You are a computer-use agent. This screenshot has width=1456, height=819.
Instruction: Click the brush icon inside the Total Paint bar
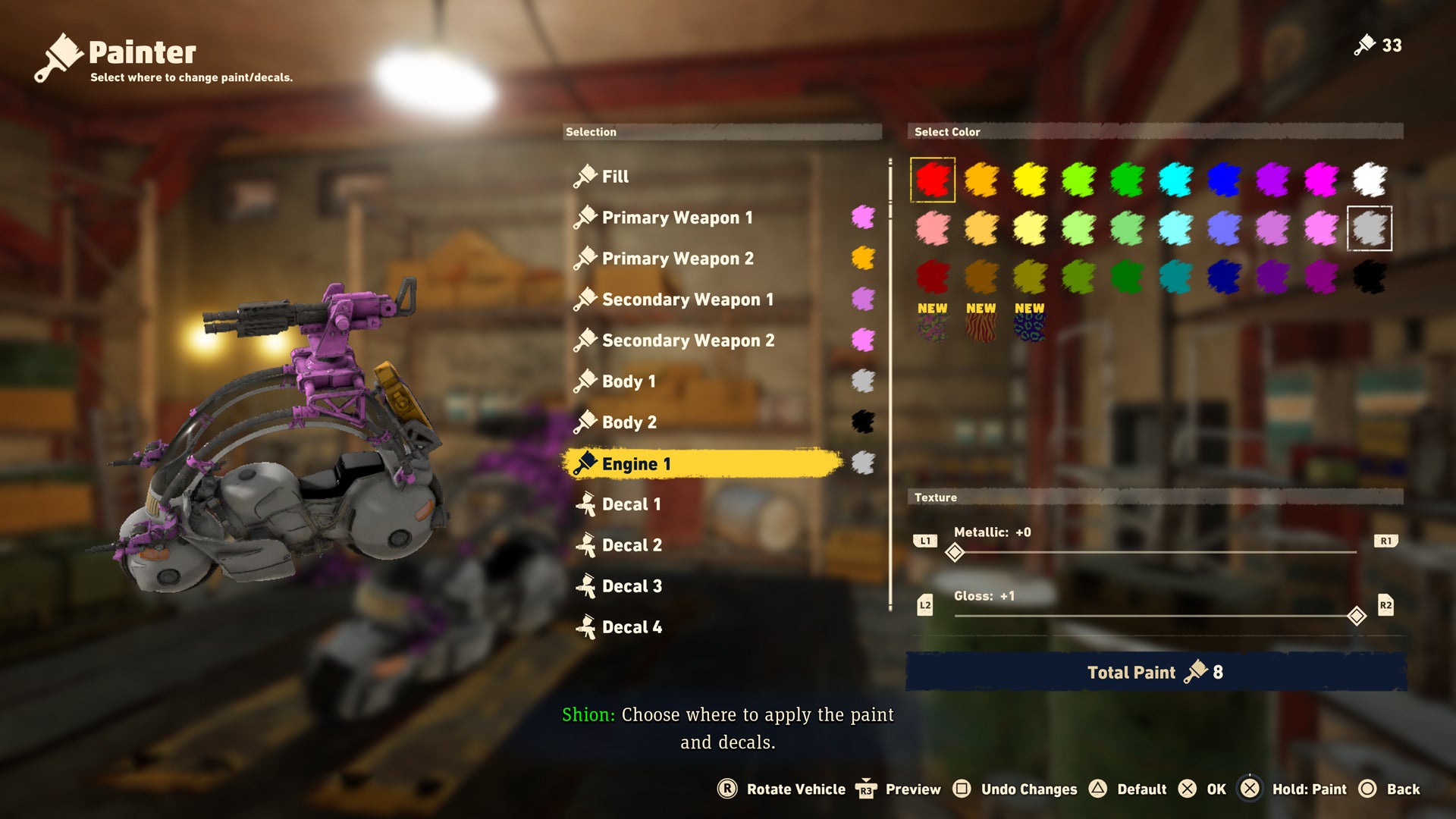pos(1195,670)
